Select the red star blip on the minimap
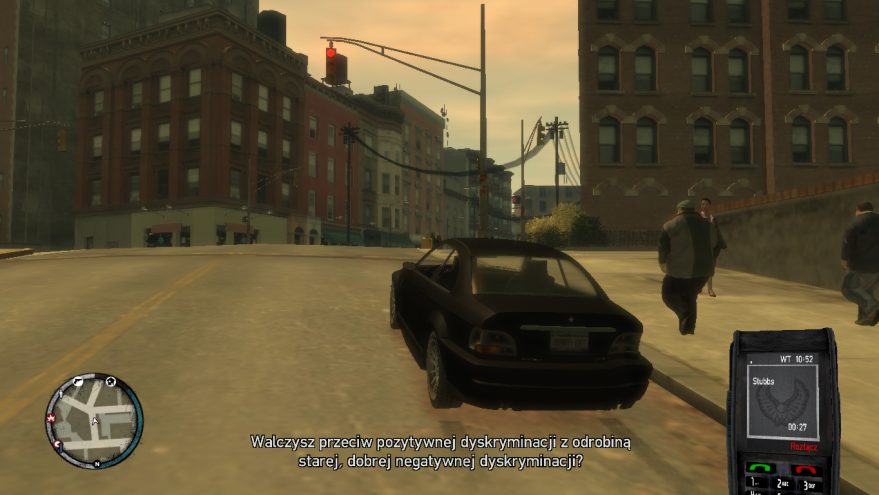 [x=52, y=416]
